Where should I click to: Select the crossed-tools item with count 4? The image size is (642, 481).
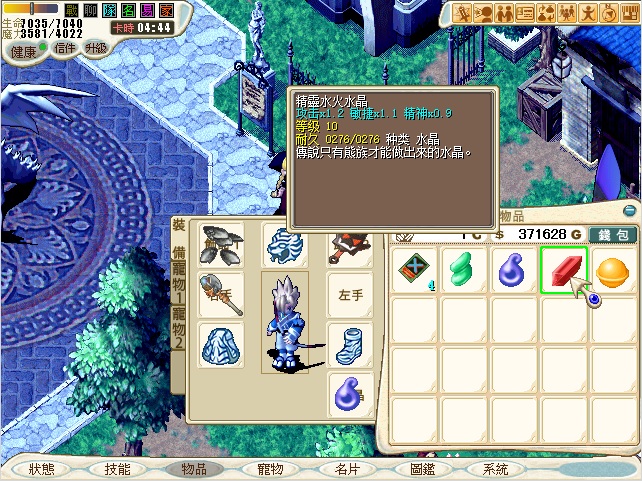(x=414, y=270)
